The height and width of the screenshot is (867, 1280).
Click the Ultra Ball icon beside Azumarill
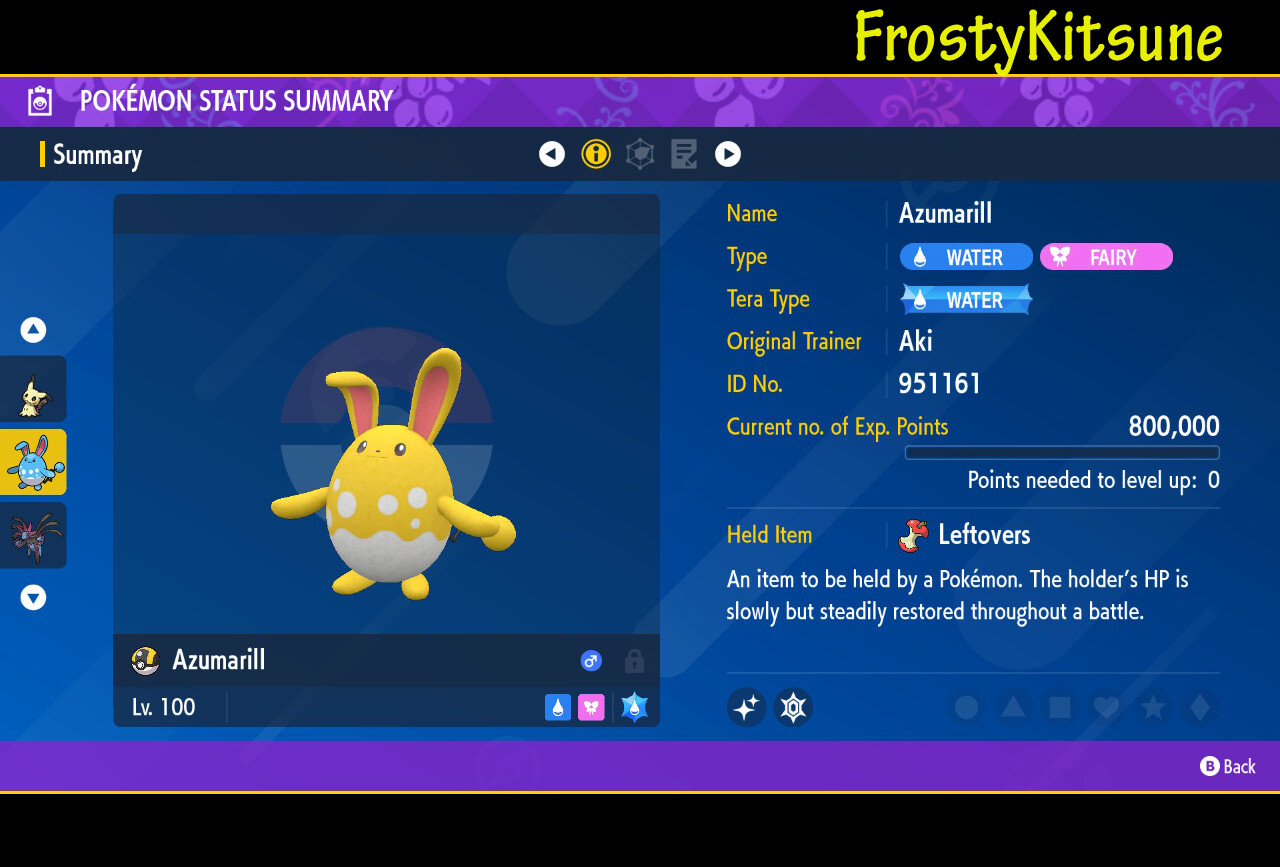pos(144,660)
